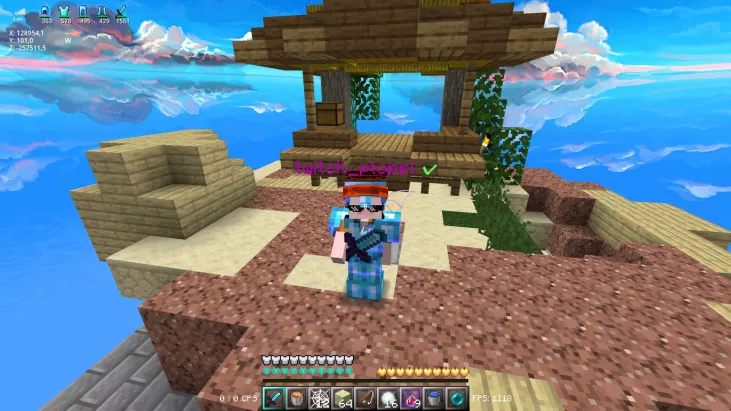
Task: Pick the splash potion hotbar slot
Action: [x=412, y=398]
